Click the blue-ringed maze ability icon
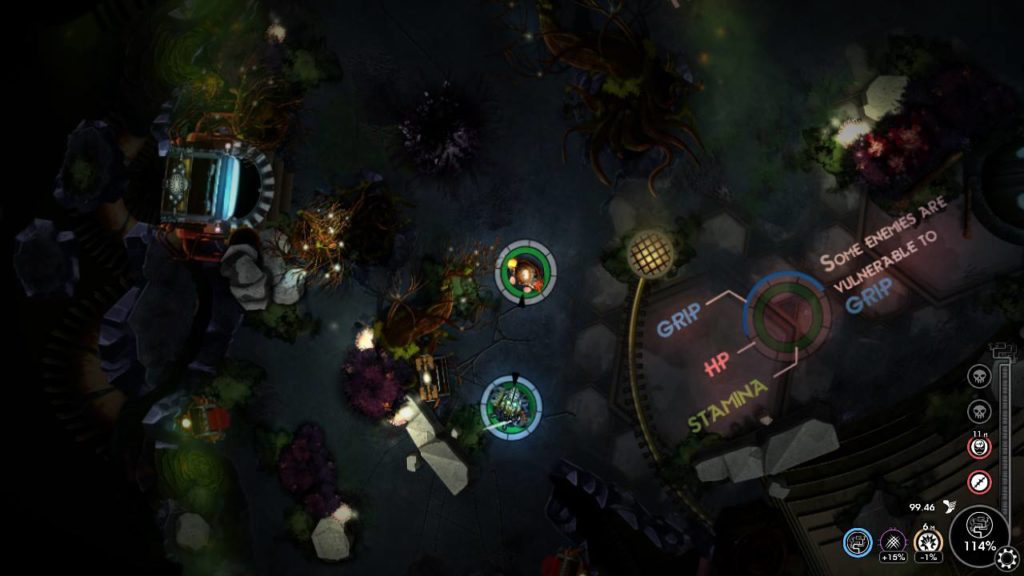1024x576 pixels. point(856,542)
